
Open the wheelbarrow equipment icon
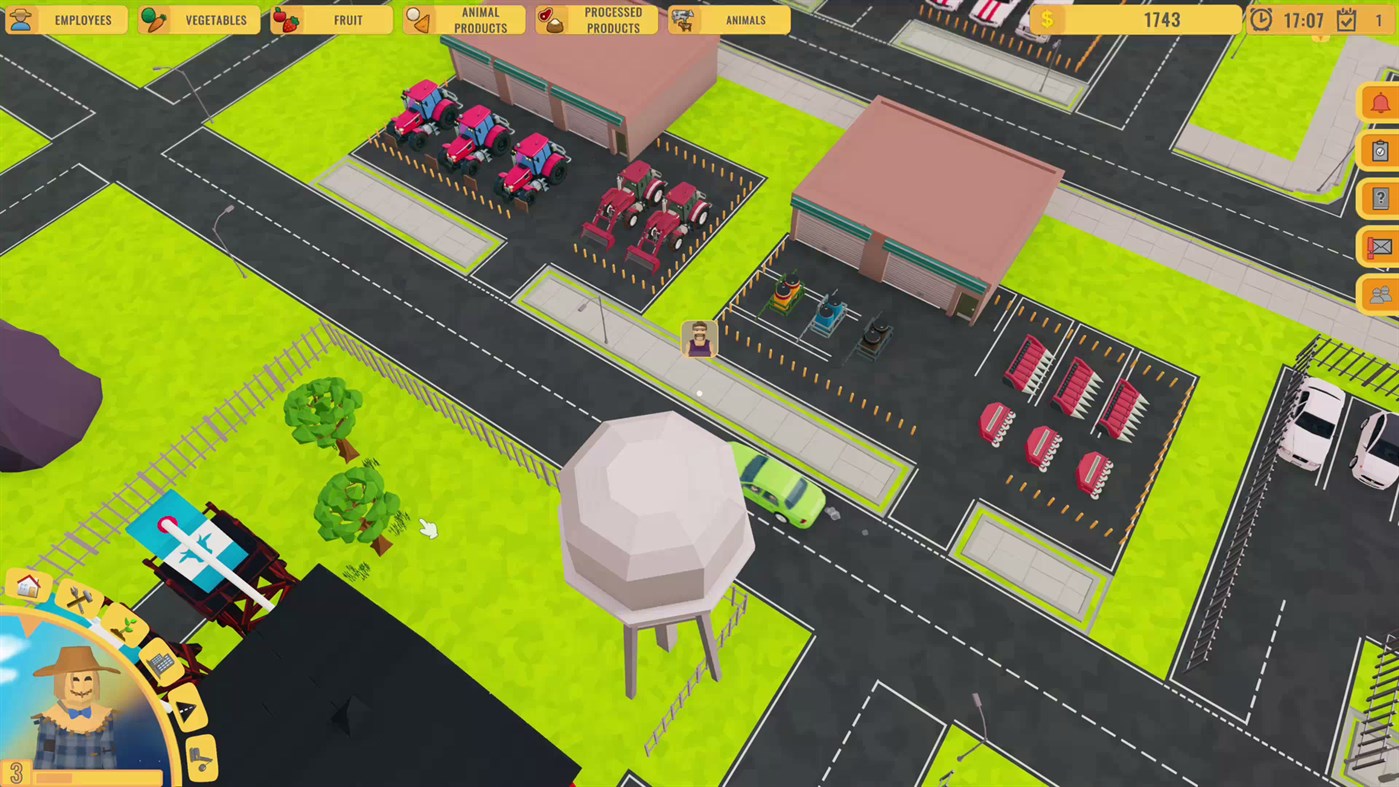coord(199,756)
